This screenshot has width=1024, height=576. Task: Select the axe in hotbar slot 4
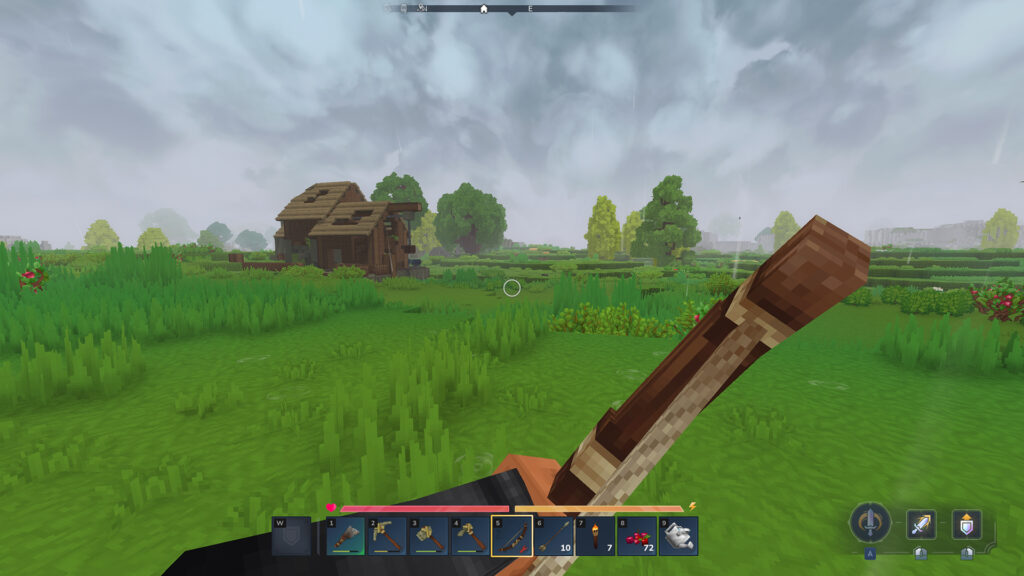point(471,536)
